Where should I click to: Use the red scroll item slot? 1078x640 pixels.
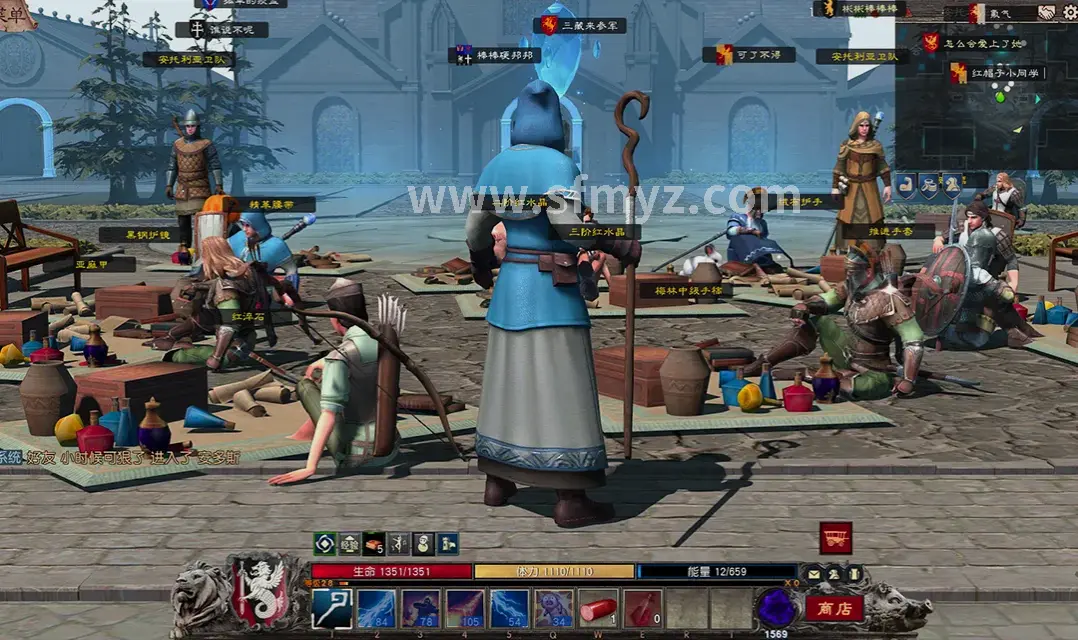(x=597, y=608)
